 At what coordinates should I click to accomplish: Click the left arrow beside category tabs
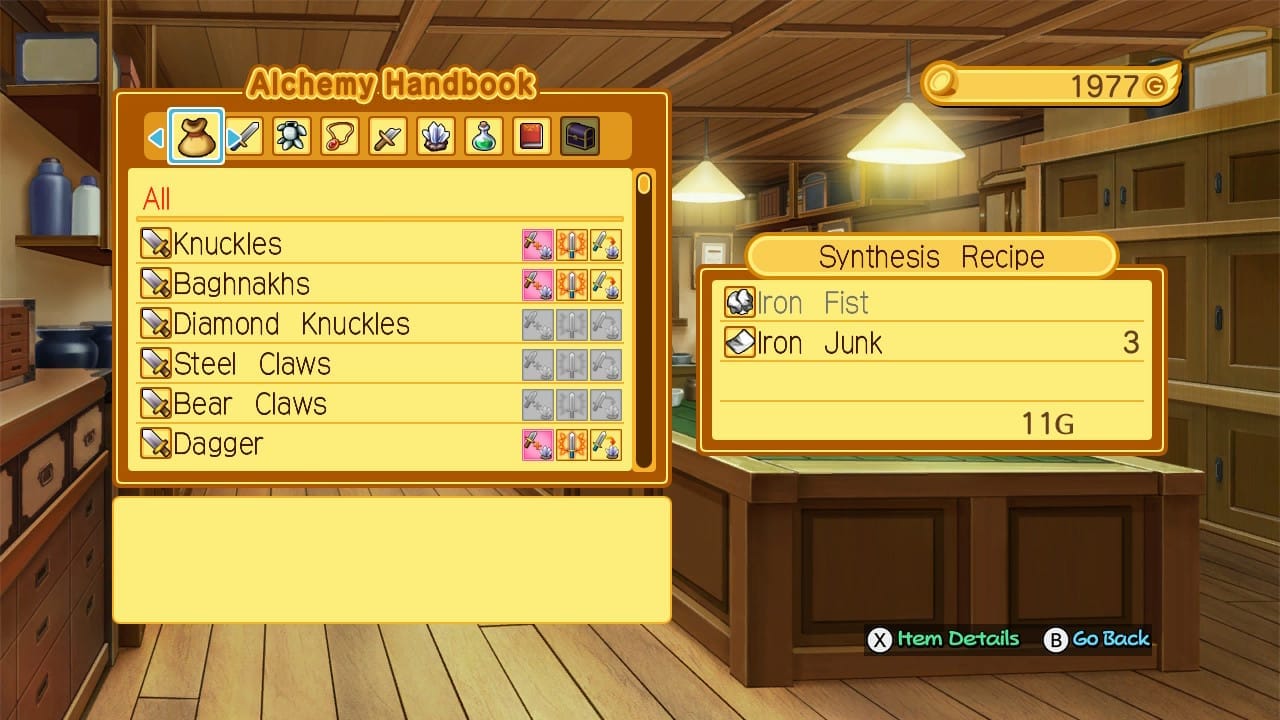pyautogui.click(x=156, y=138)
